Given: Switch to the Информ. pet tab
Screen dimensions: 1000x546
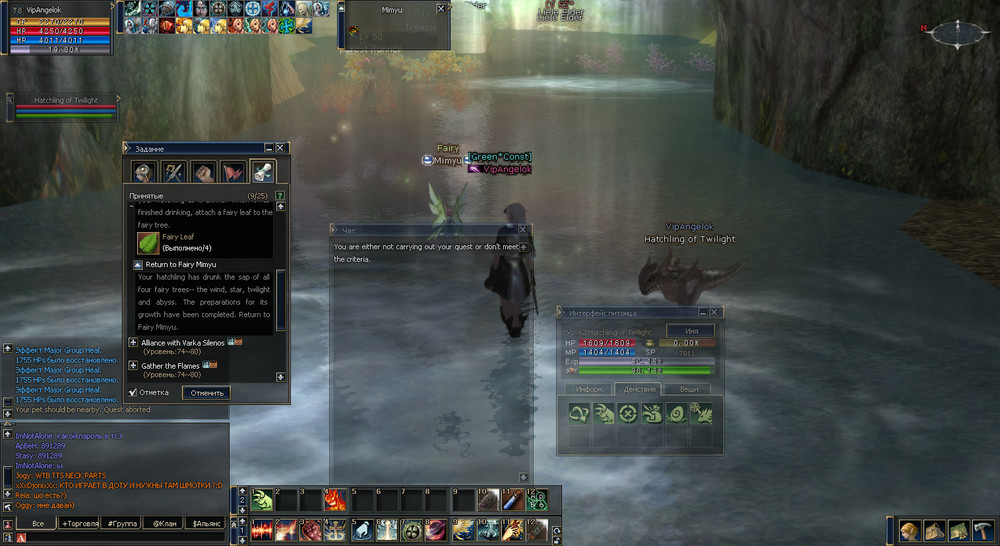Looking at the screenshot, I should point(589,389).
